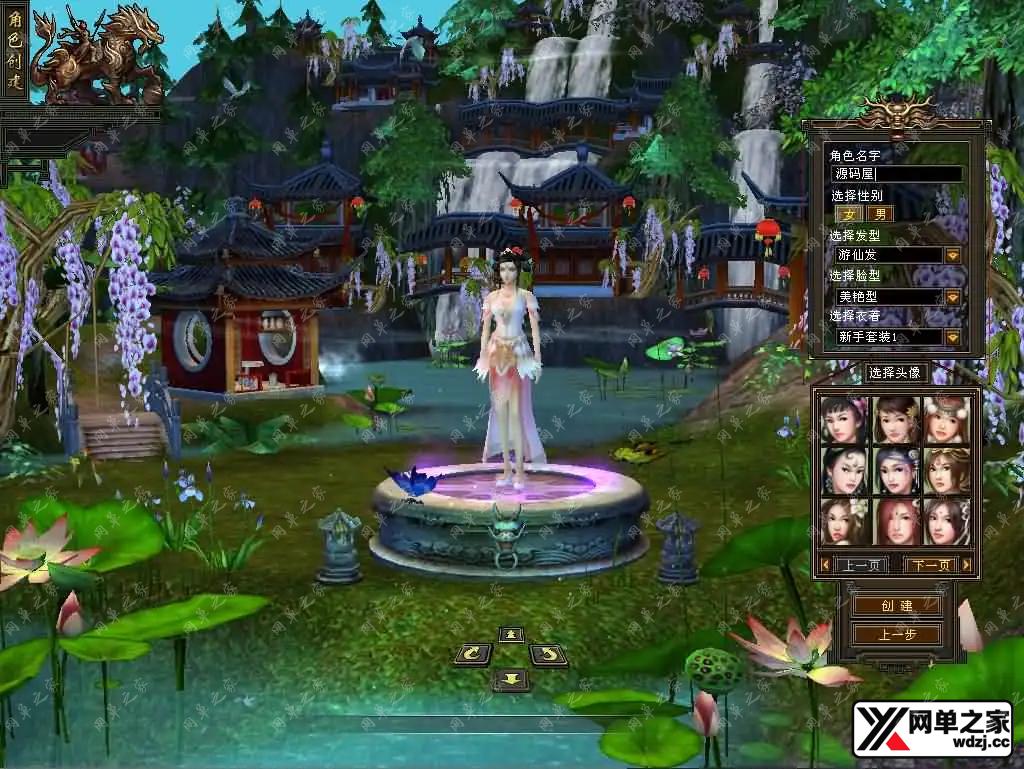Go to previous portrait page 上一页
This screenshot has height=769, width=1024.
coord(860,565)
